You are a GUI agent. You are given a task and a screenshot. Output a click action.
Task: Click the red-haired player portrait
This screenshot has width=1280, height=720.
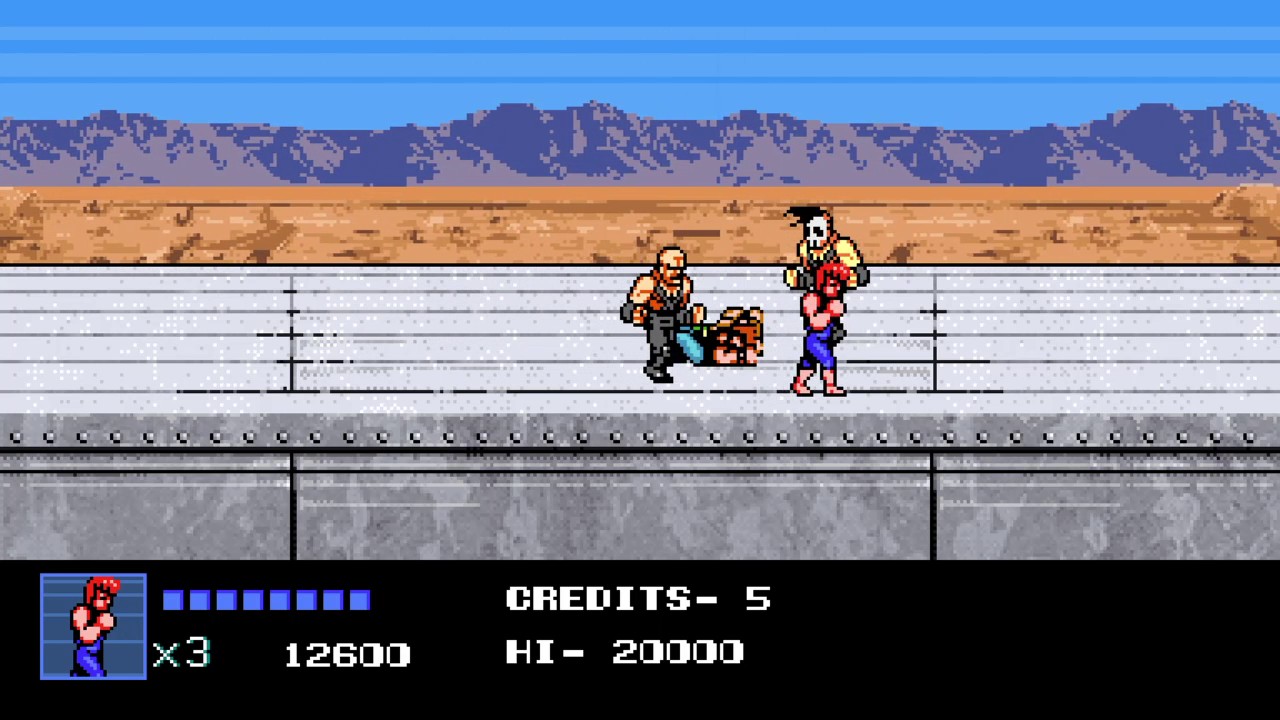(93, 626)
